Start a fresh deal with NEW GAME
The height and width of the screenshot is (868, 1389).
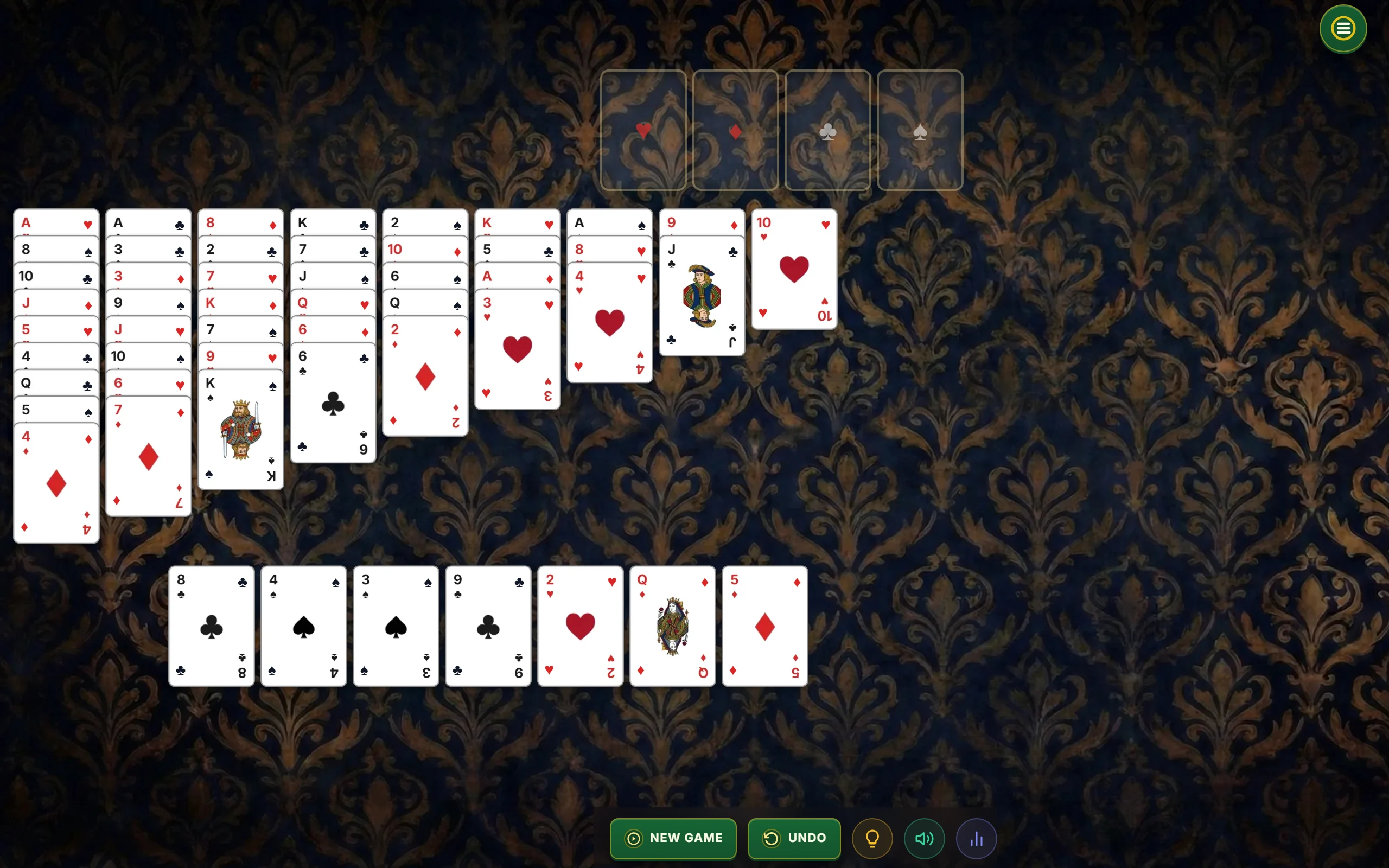tap(673, 838)
